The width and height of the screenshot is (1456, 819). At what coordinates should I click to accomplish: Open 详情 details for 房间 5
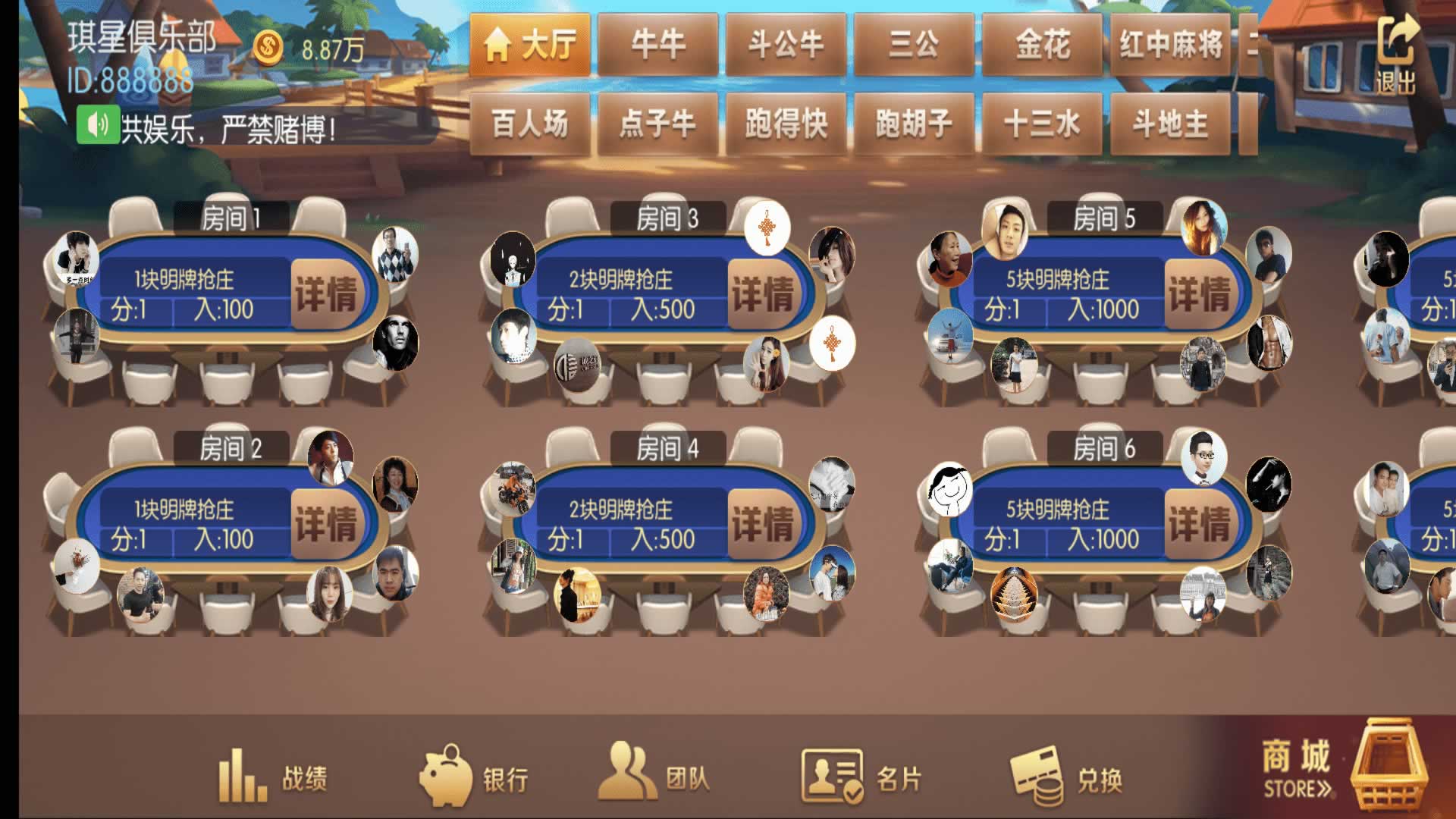pyautogui.click(x=1199, y=294)
